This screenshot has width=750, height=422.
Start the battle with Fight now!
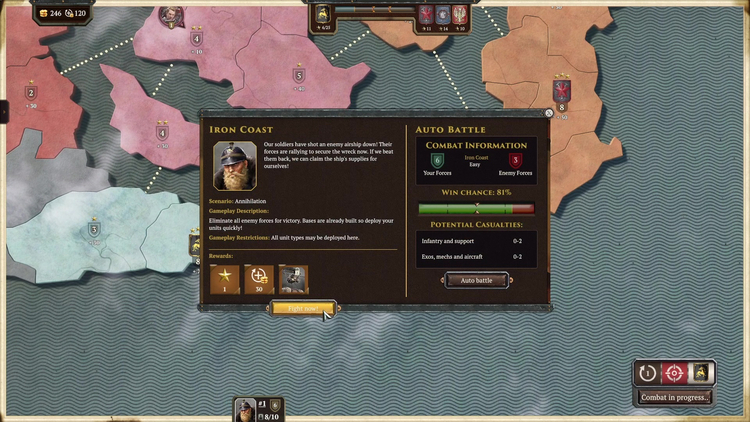[303, 308]
